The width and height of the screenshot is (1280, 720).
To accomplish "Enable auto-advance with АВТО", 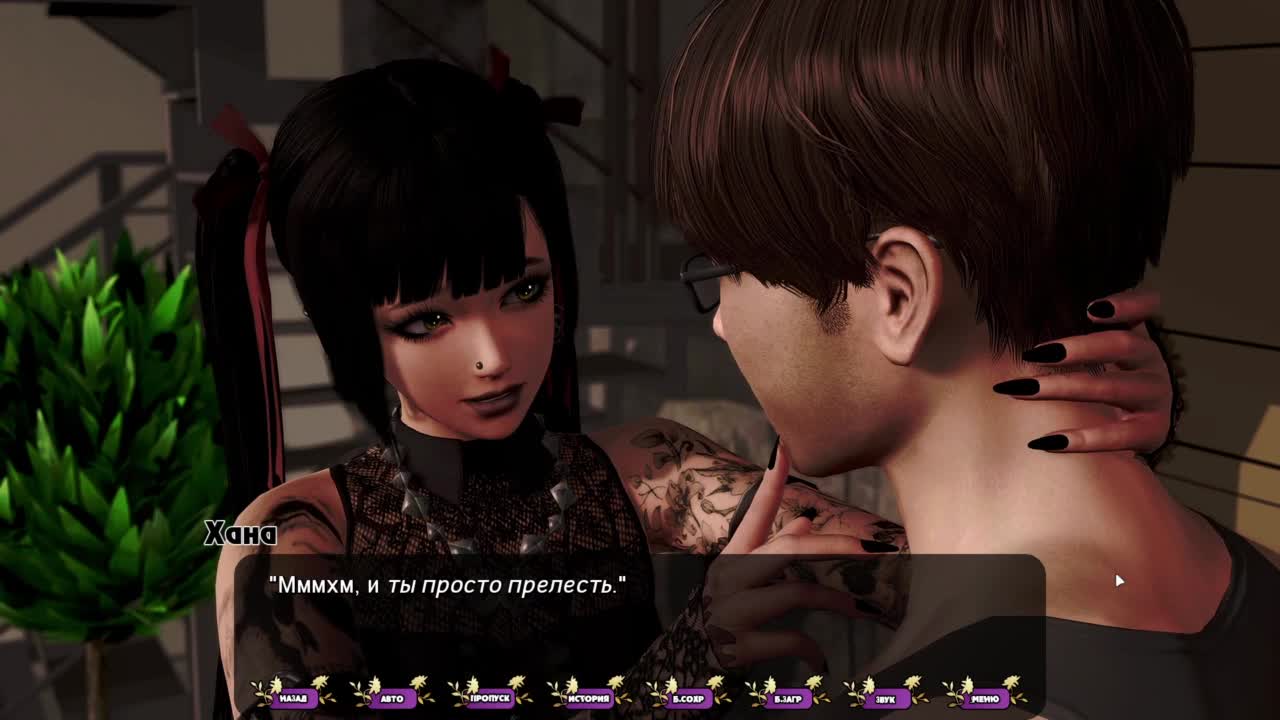I will (x=392, y=698).
